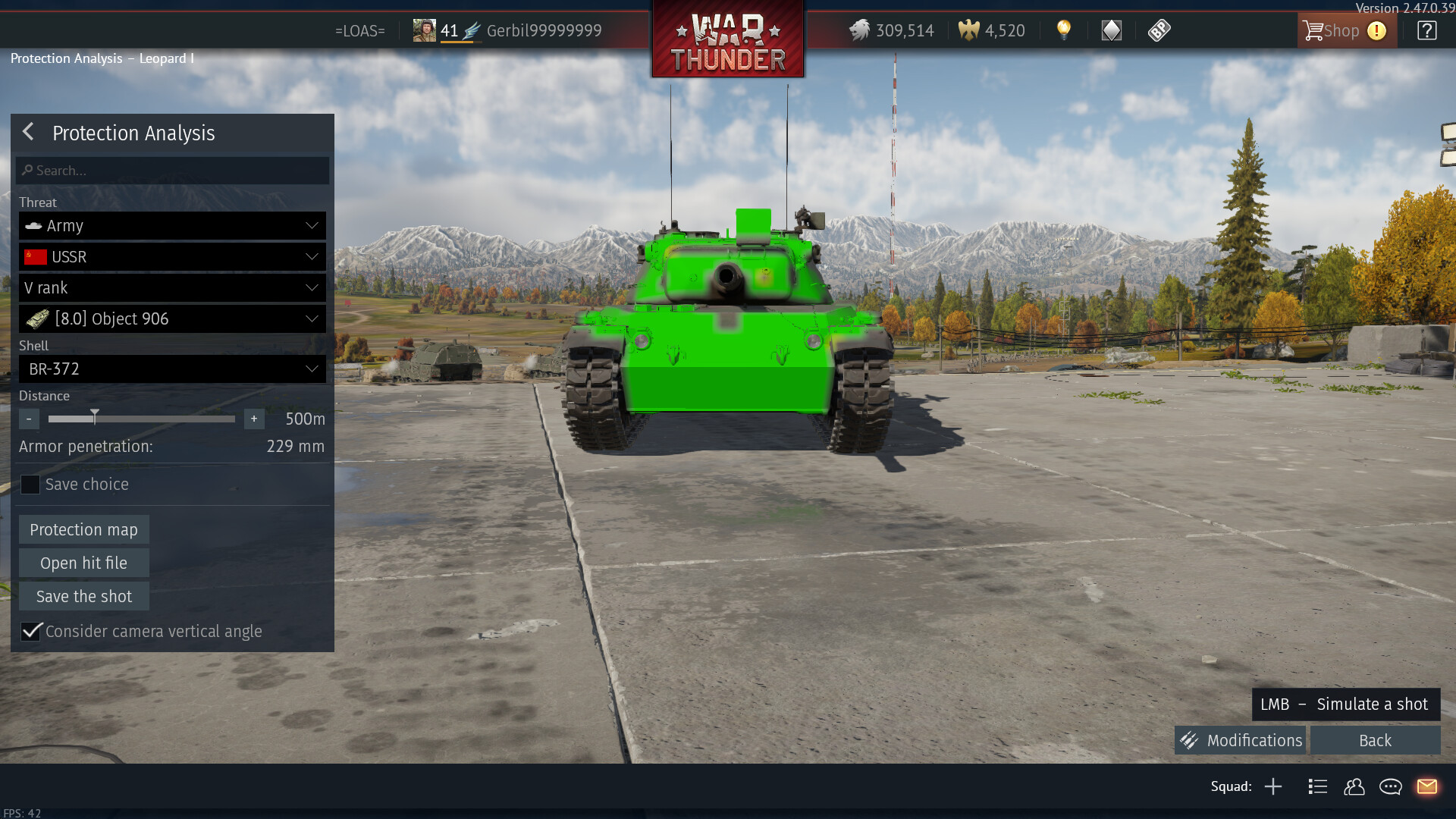Increase distance with the plus button

coord(254,419)
